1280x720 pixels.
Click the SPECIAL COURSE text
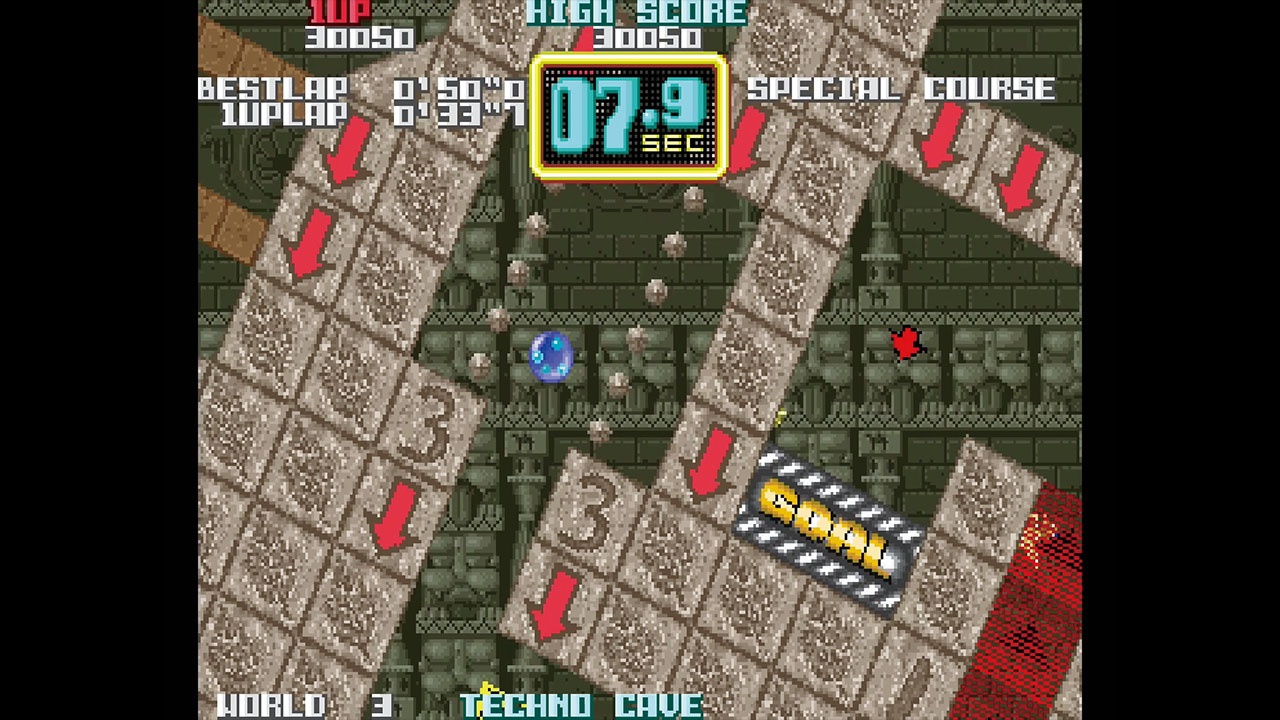[x=903, y=89]
